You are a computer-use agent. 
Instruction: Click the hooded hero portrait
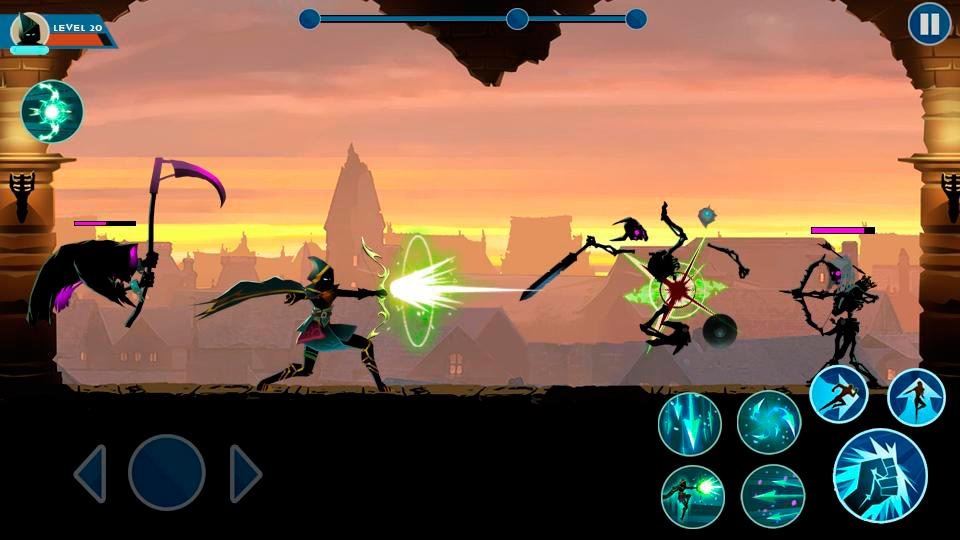coord(30,31)
